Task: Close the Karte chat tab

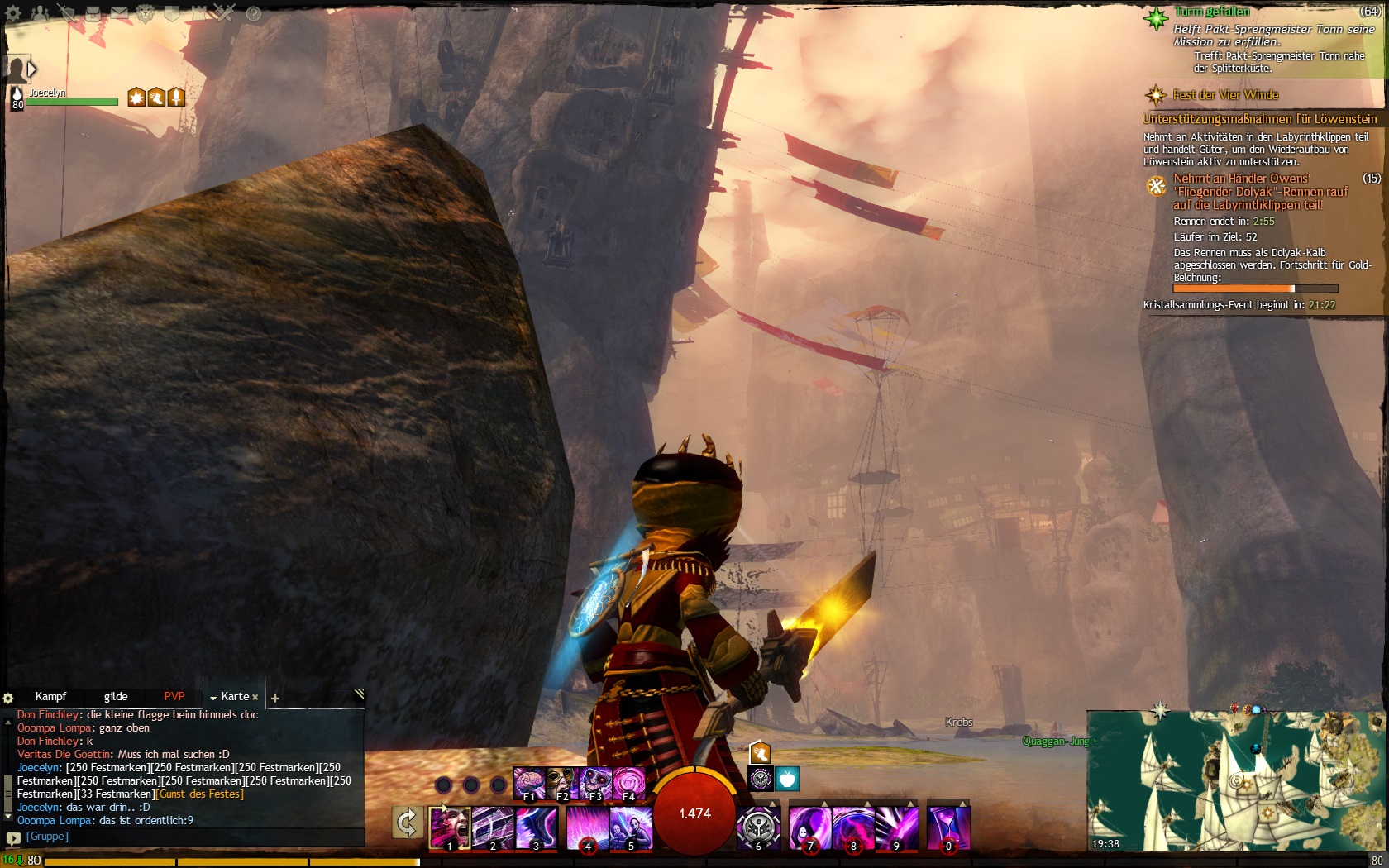Action: click(255, 698)
